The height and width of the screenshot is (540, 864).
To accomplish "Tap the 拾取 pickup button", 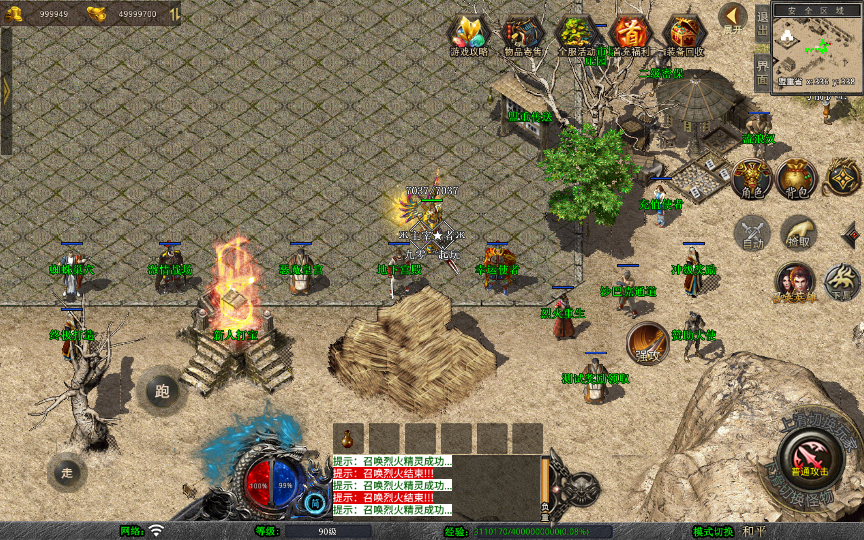I will click(x=798, y=233).
